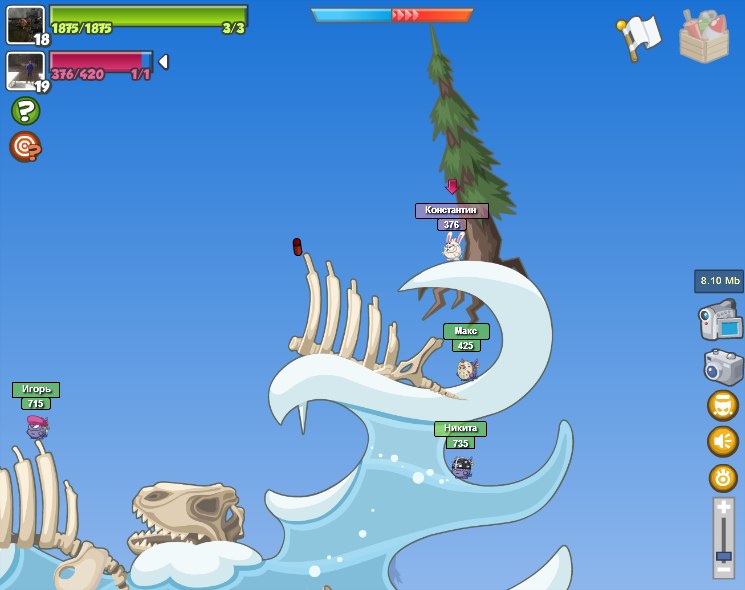Click the orange target hint button
The height and width of the screenshot is (590, 745).
click(25, 147)
